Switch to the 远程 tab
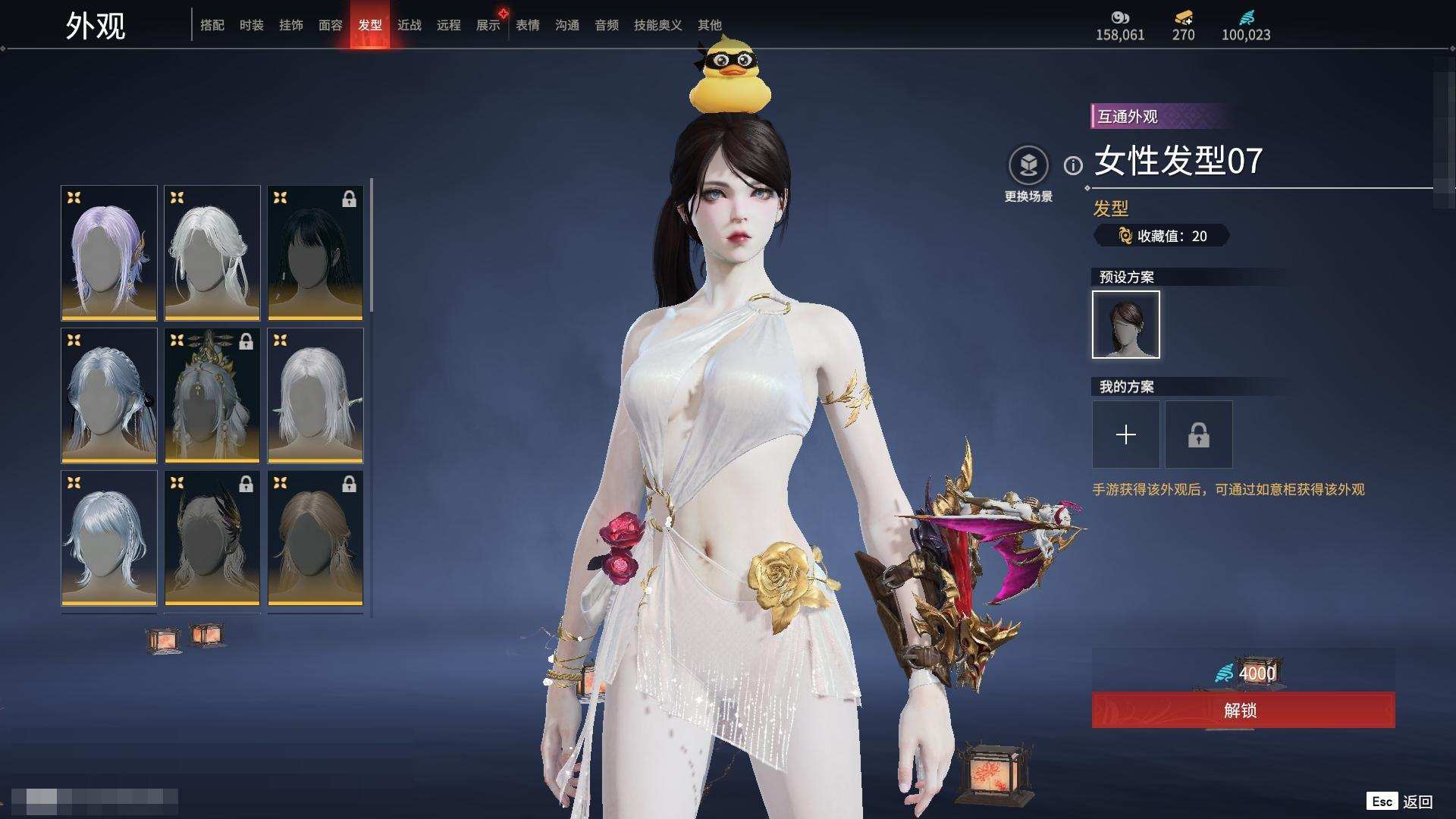This screenshot has height=819, width=1456. (x=448, y=25)
